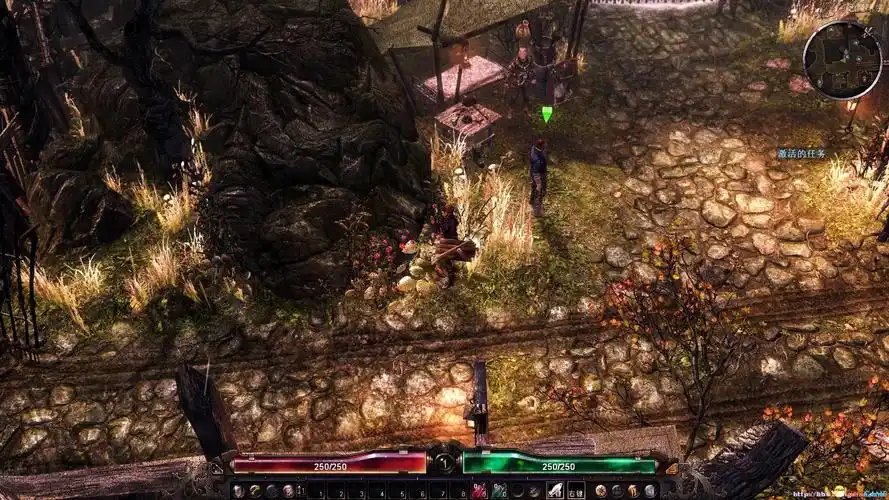Select the right-click skill slot labeled 右键

[x=576, y=491]
